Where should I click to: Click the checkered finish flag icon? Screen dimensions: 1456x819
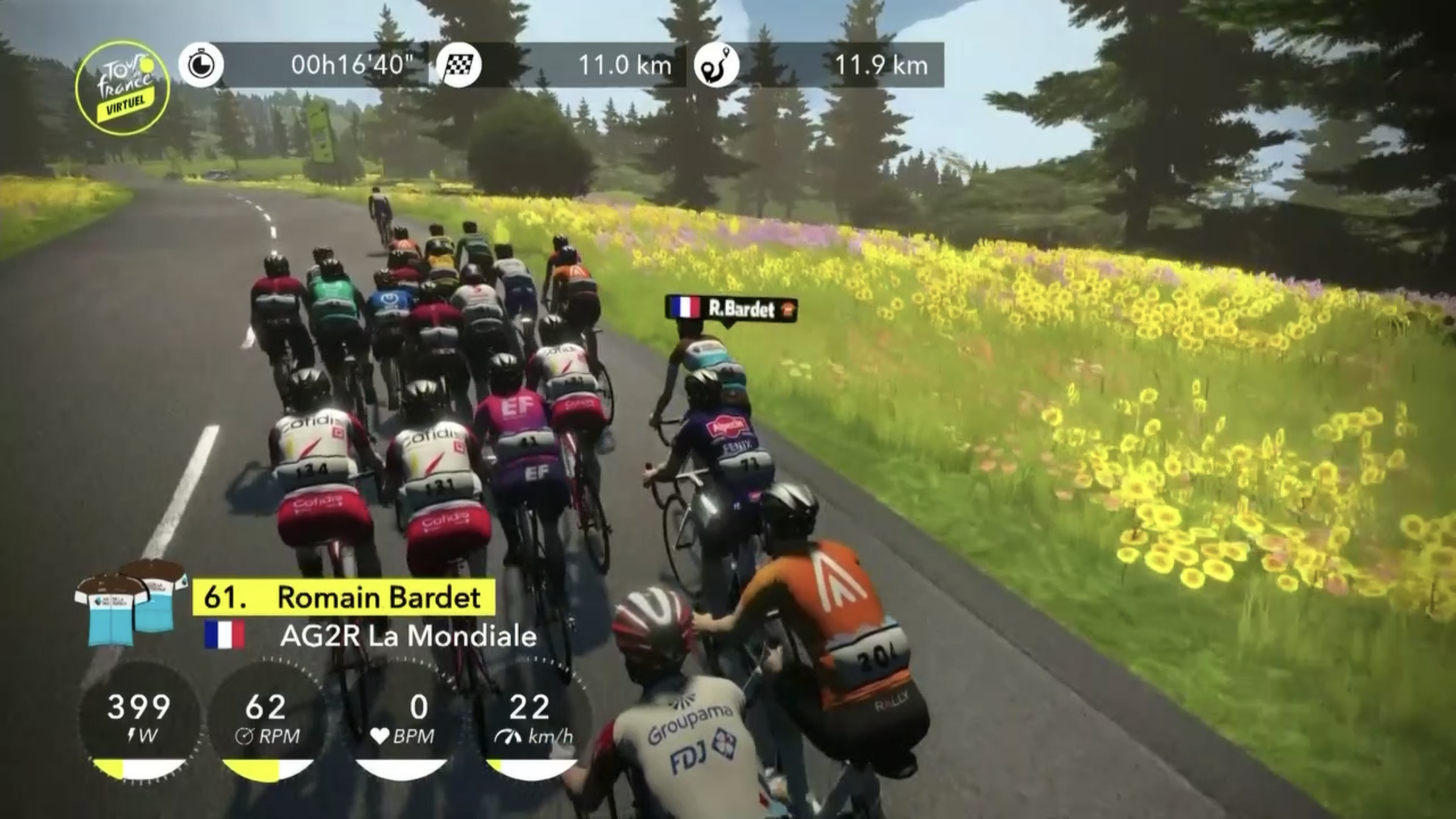pyautogui.click(x=459, y=65)
